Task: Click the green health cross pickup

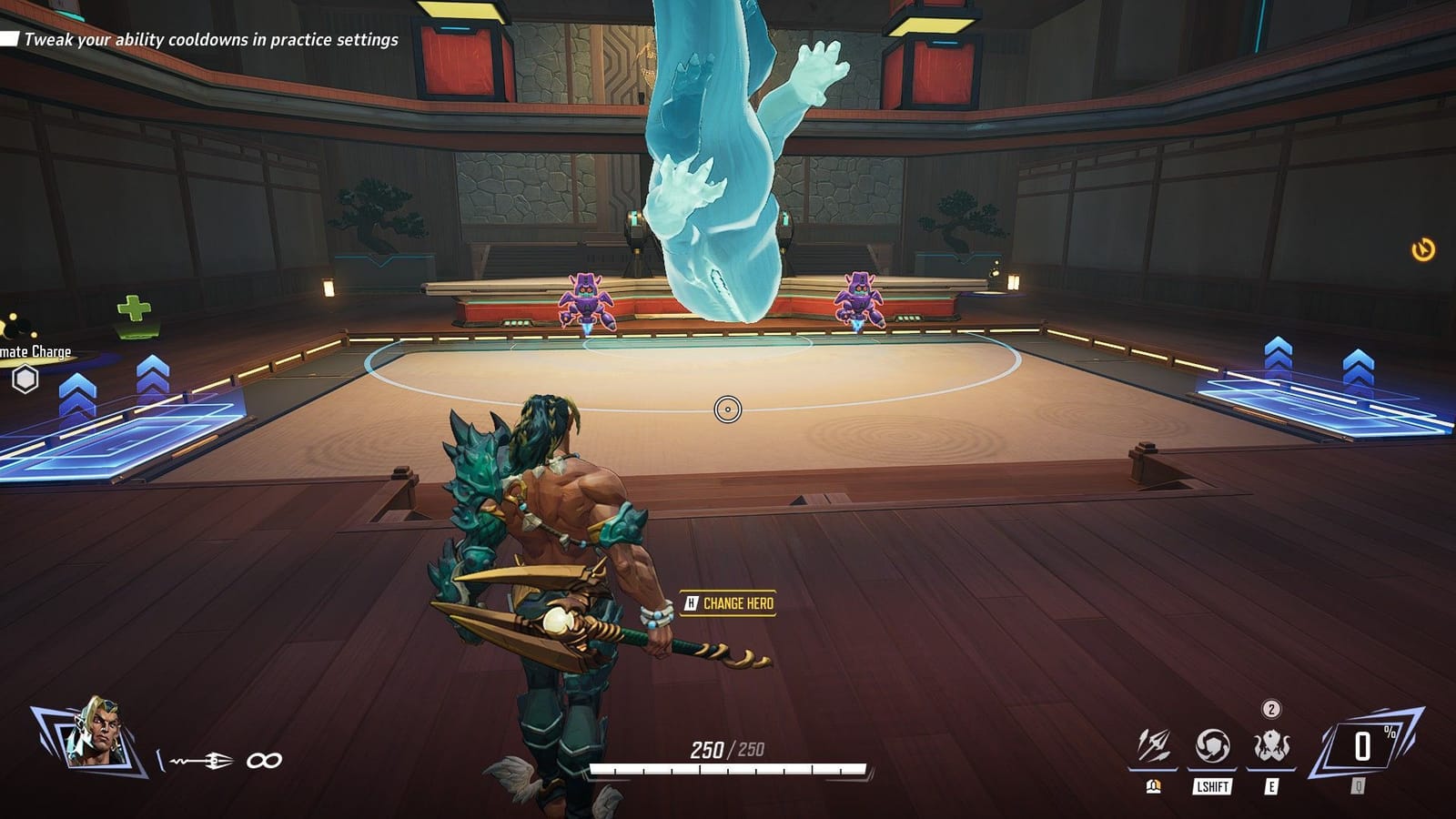Action: tap(133, 309)
